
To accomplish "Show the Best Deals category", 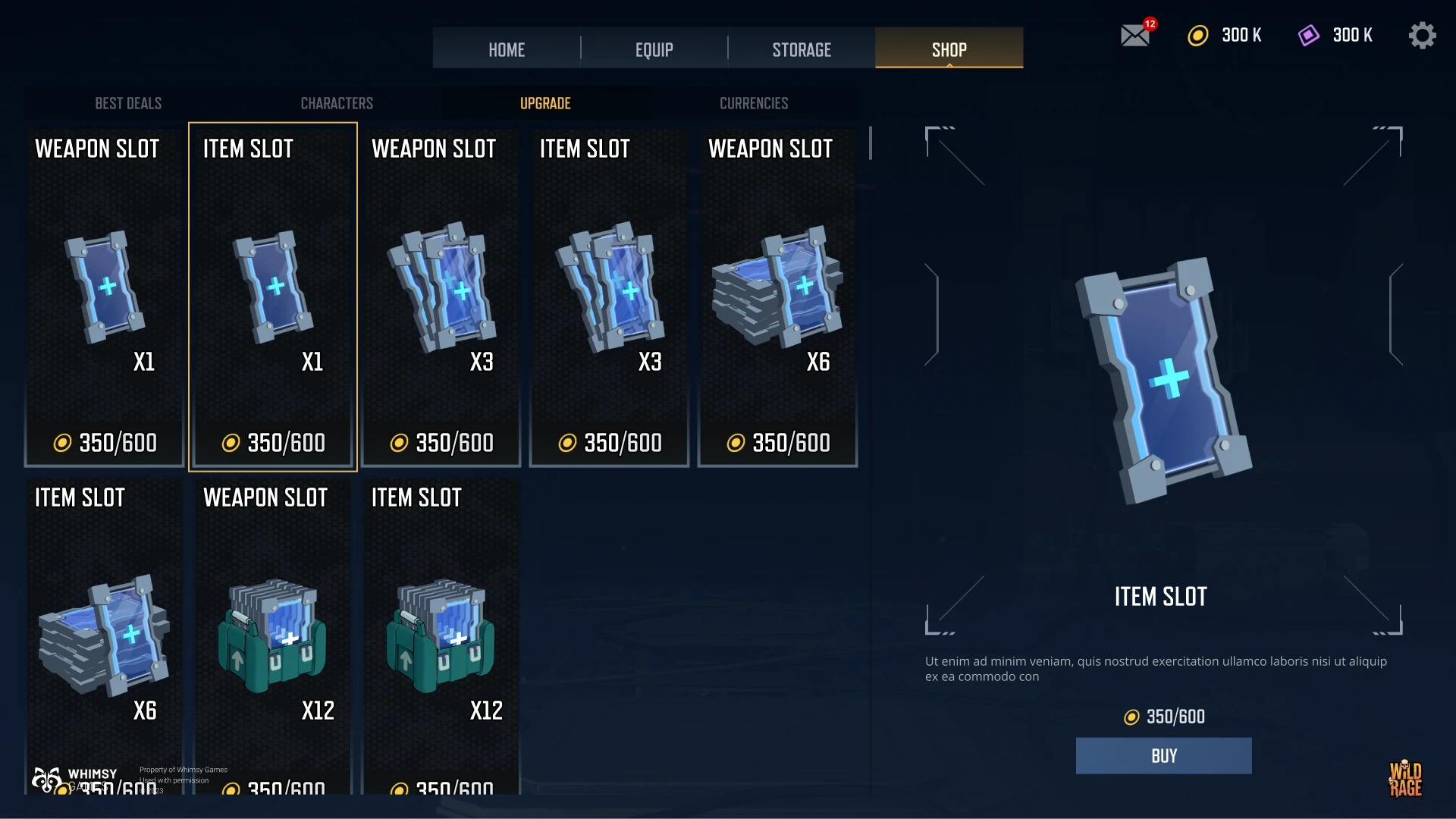I will 128,103.
